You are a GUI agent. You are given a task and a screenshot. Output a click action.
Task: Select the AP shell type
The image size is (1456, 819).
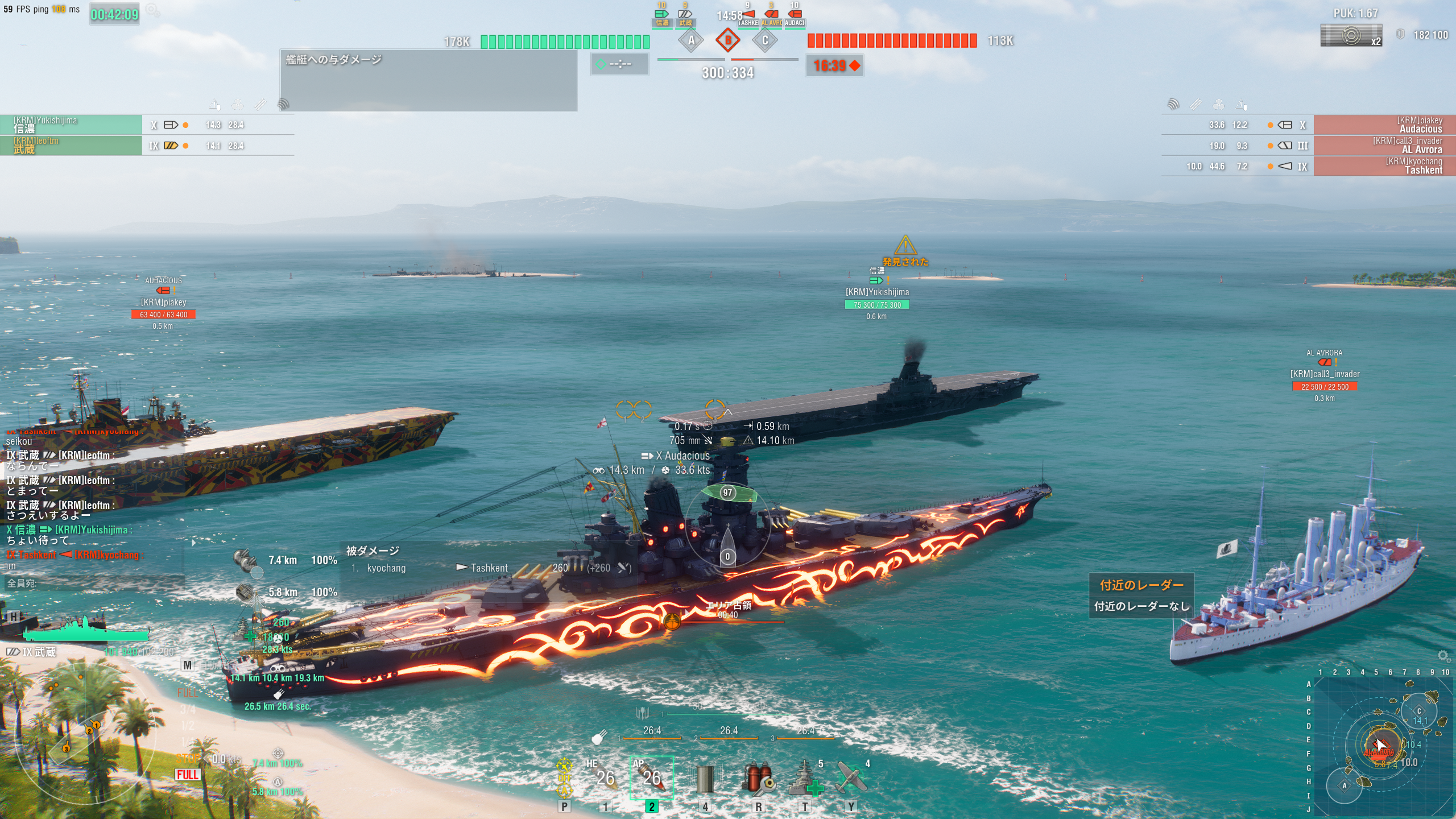tap(651, 777)
